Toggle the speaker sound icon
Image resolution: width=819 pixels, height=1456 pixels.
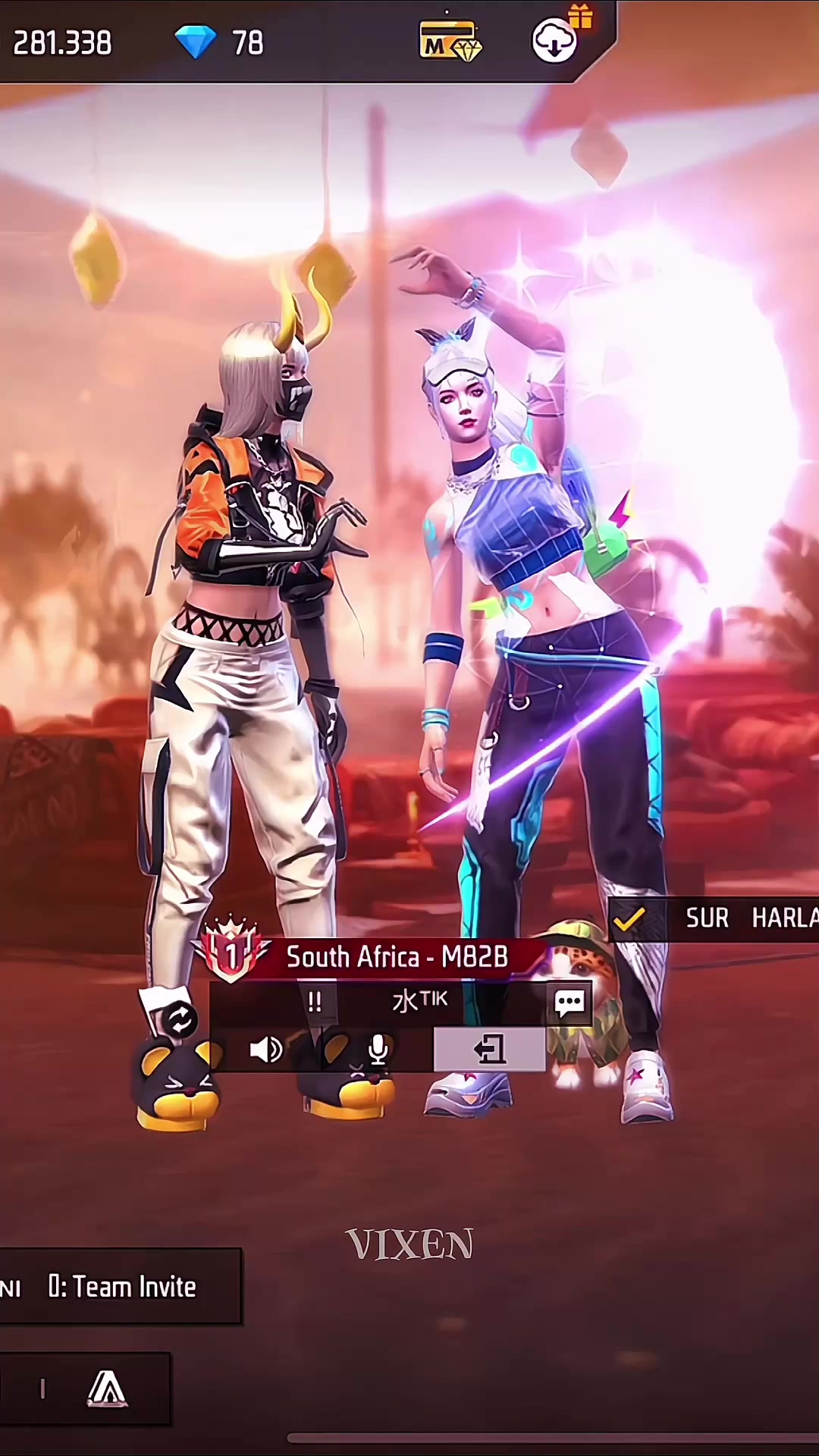tap(265, 1050)
